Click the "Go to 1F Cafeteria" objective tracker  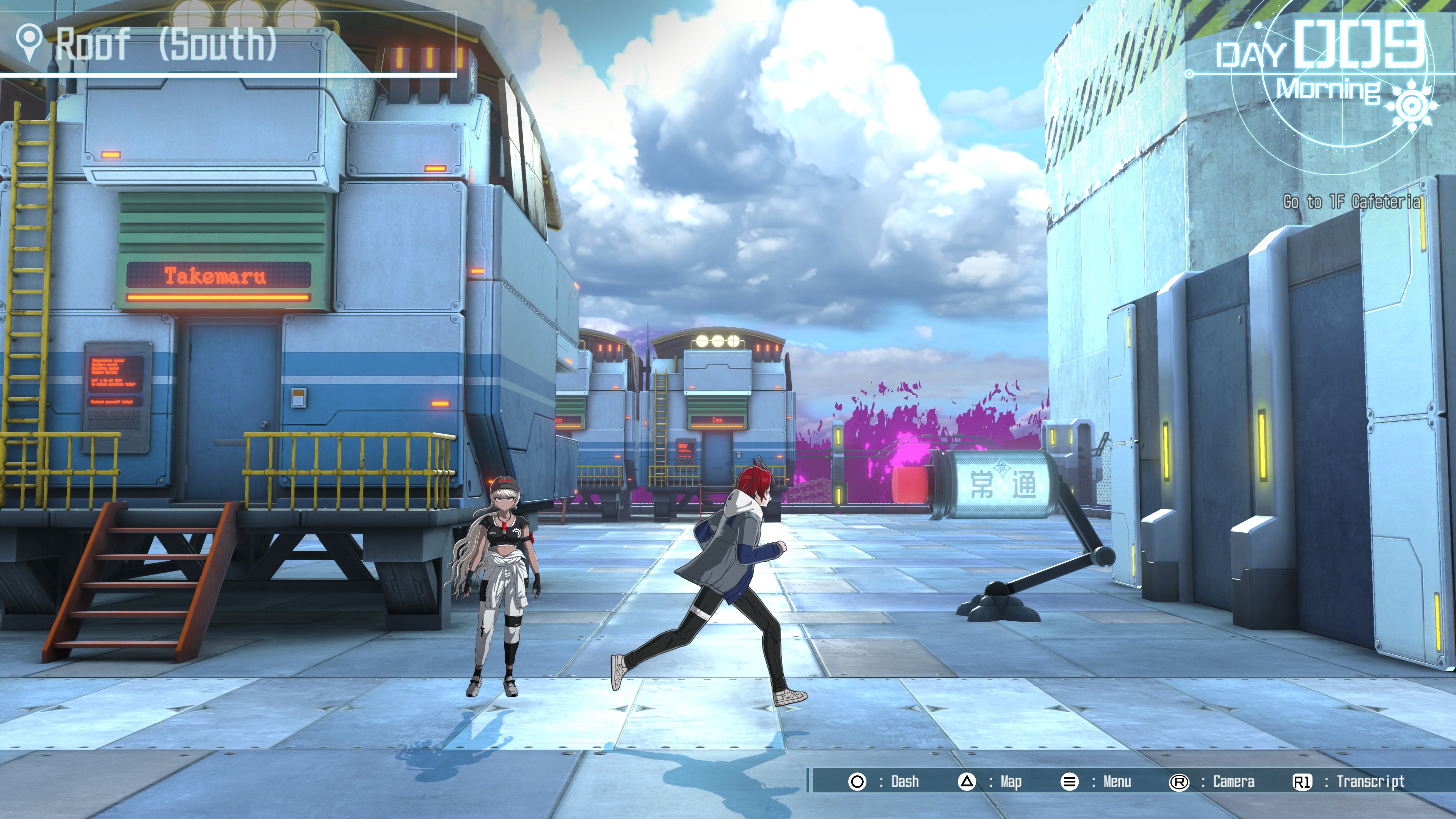click(1351, 202)
